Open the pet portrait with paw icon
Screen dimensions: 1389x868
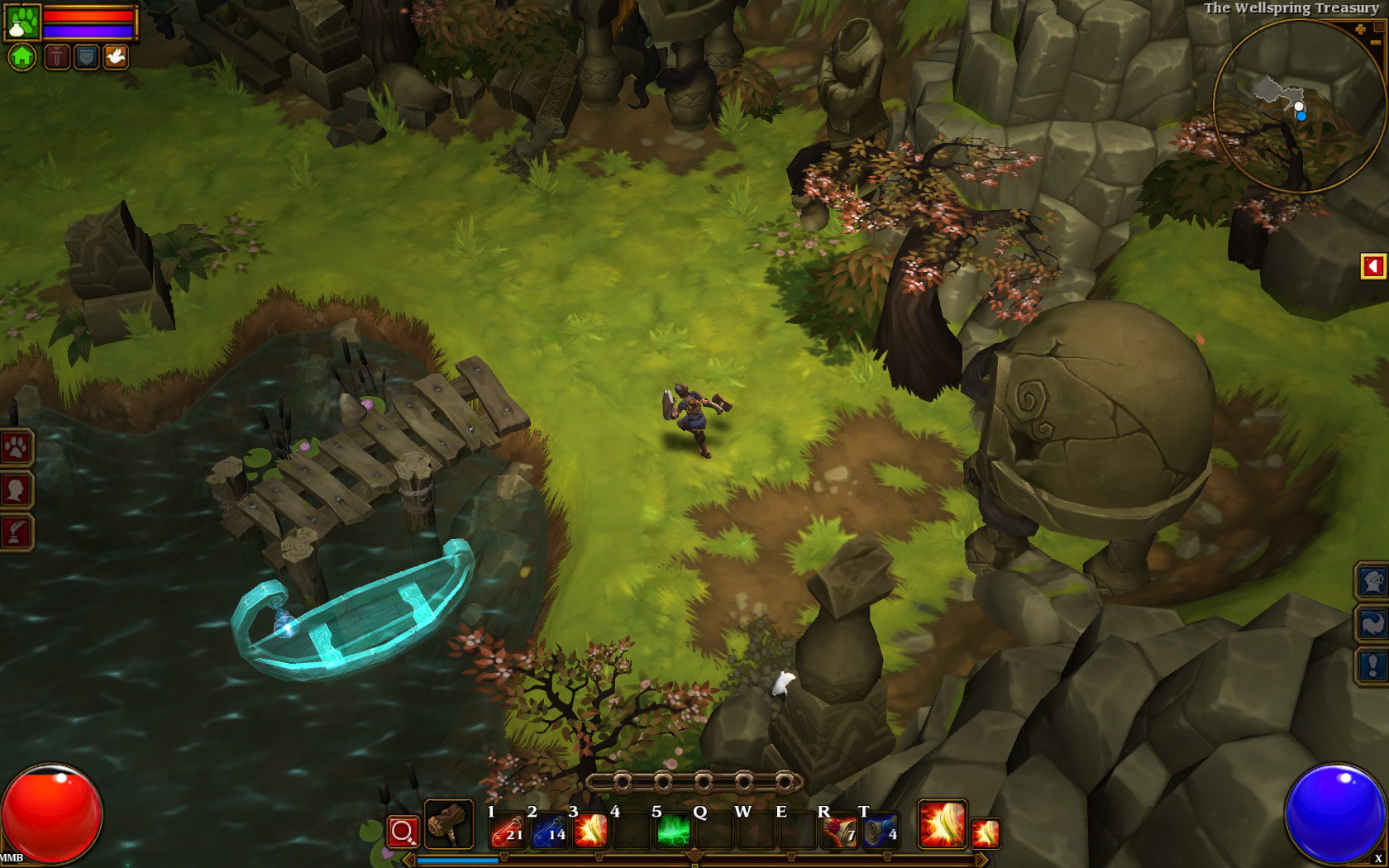22,22
